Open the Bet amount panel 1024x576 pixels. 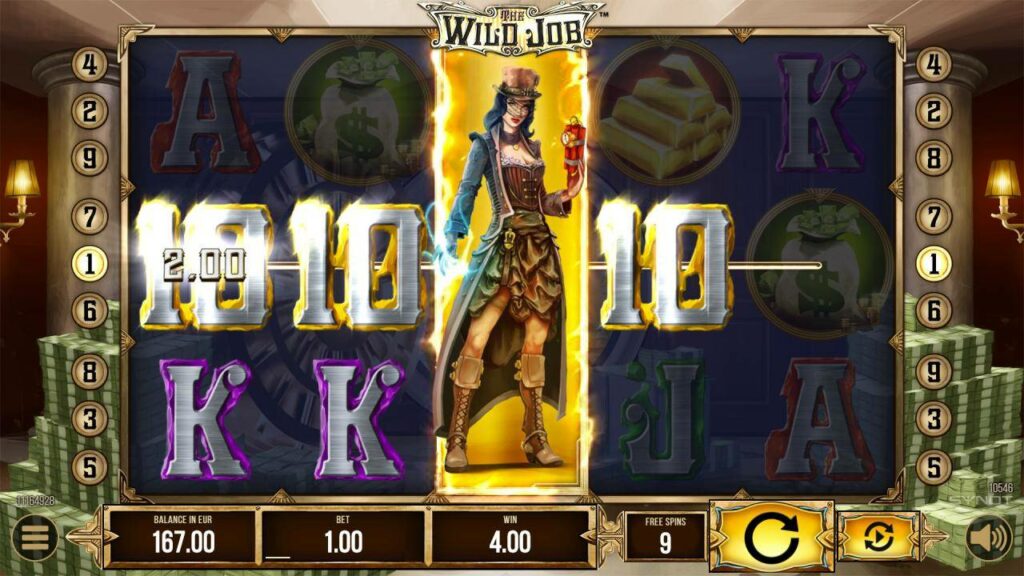(x=343, y=537)
